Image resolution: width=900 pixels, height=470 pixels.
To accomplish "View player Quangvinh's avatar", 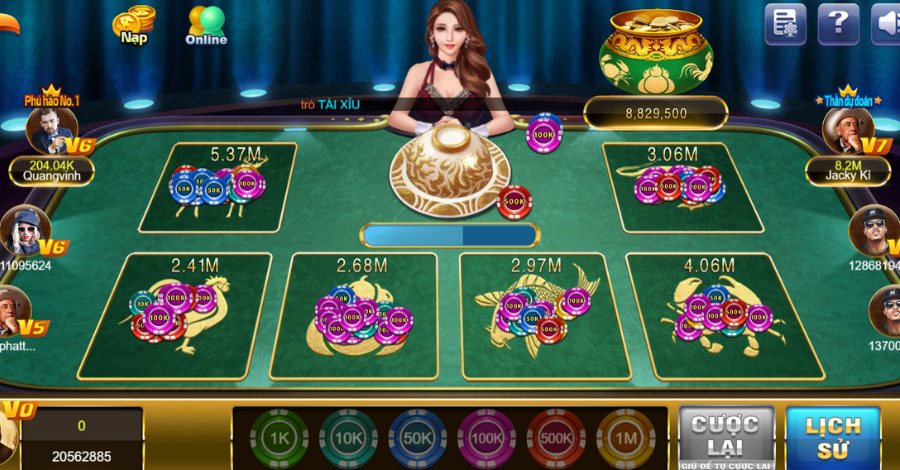I will click(x=52, y=130).
